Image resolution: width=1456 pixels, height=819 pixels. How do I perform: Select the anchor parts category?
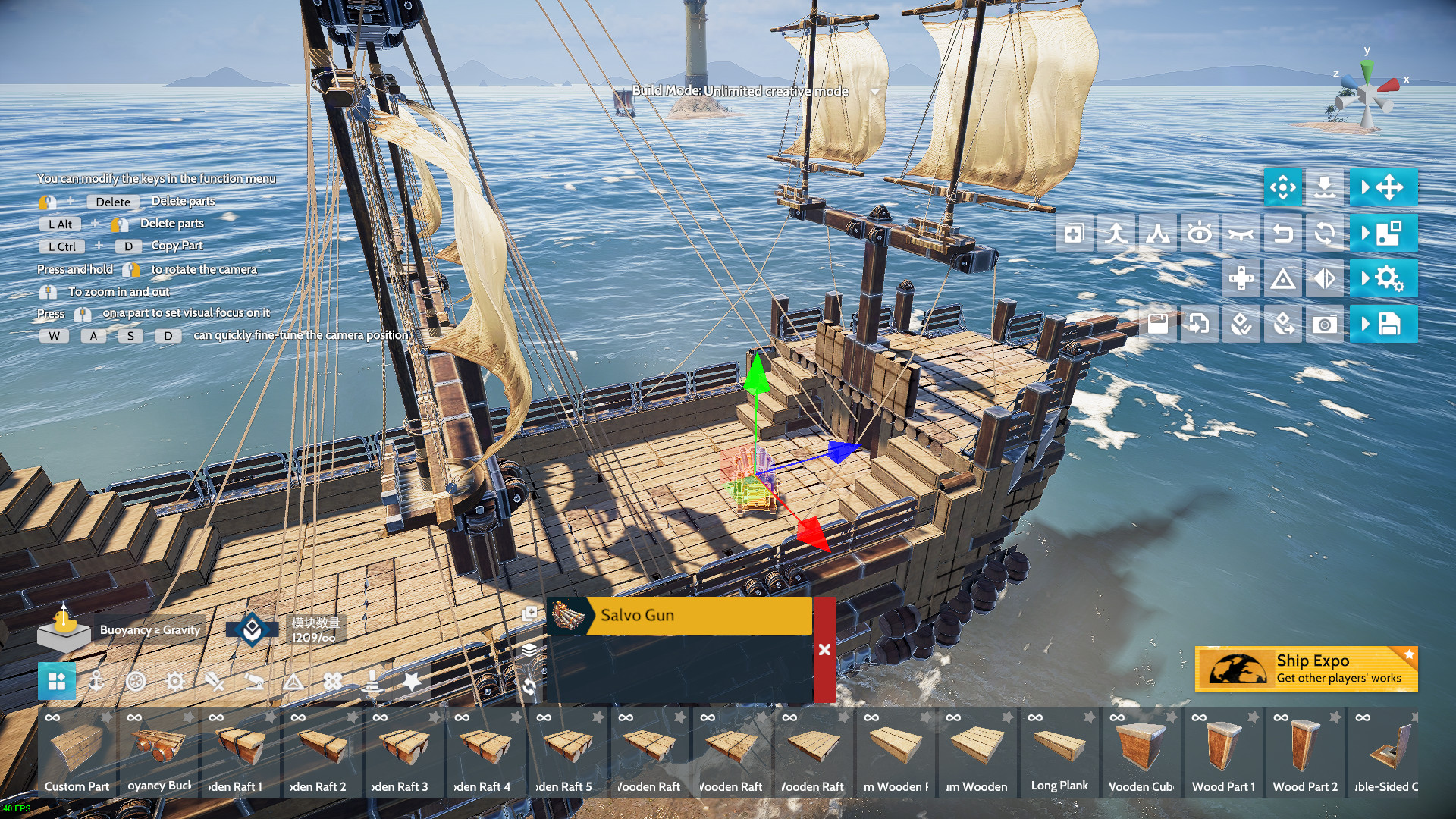point(98,682)
